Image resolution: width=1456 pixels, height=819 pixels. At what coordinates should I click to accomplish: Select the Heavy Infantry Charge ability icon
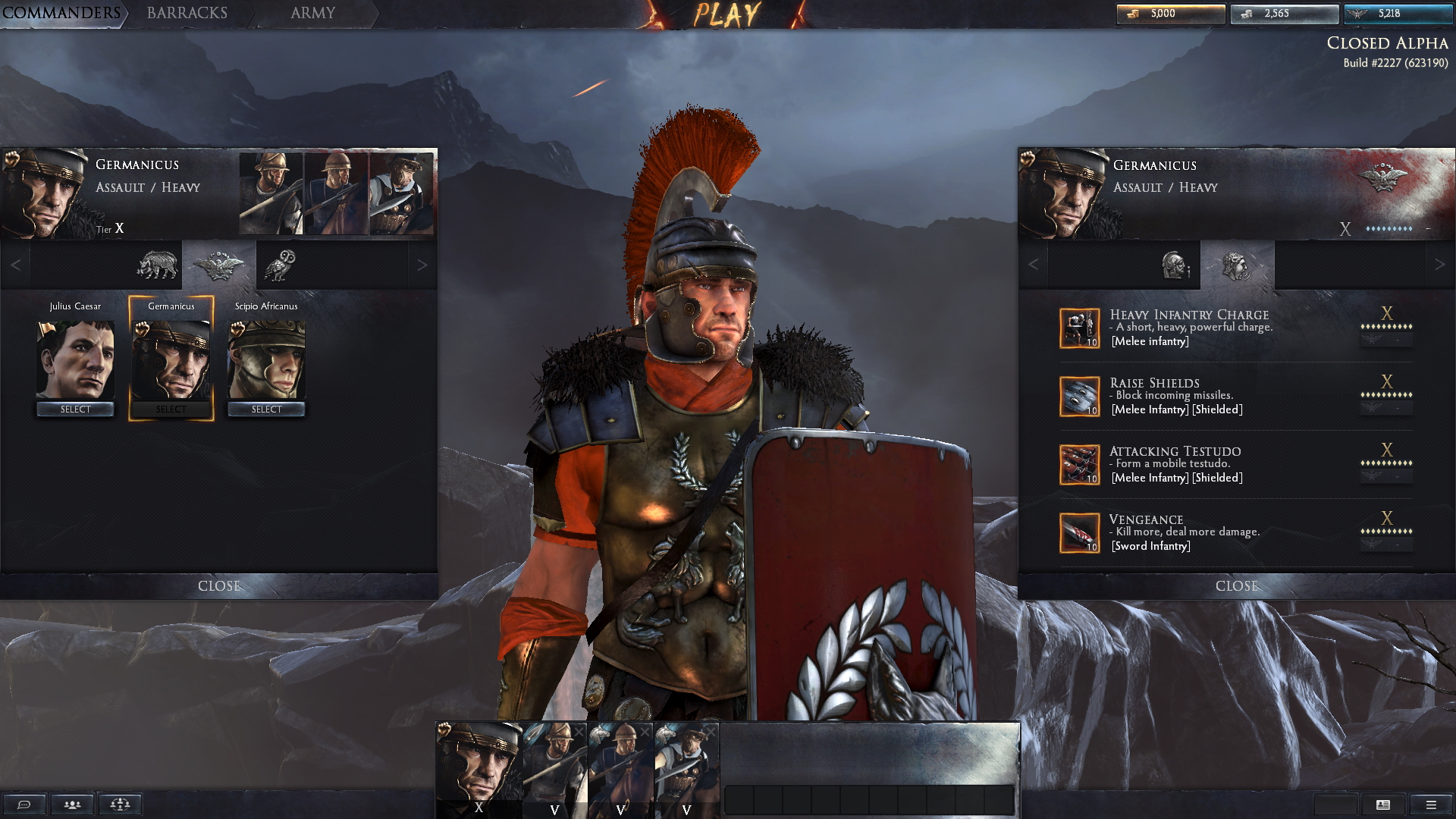1080,327
